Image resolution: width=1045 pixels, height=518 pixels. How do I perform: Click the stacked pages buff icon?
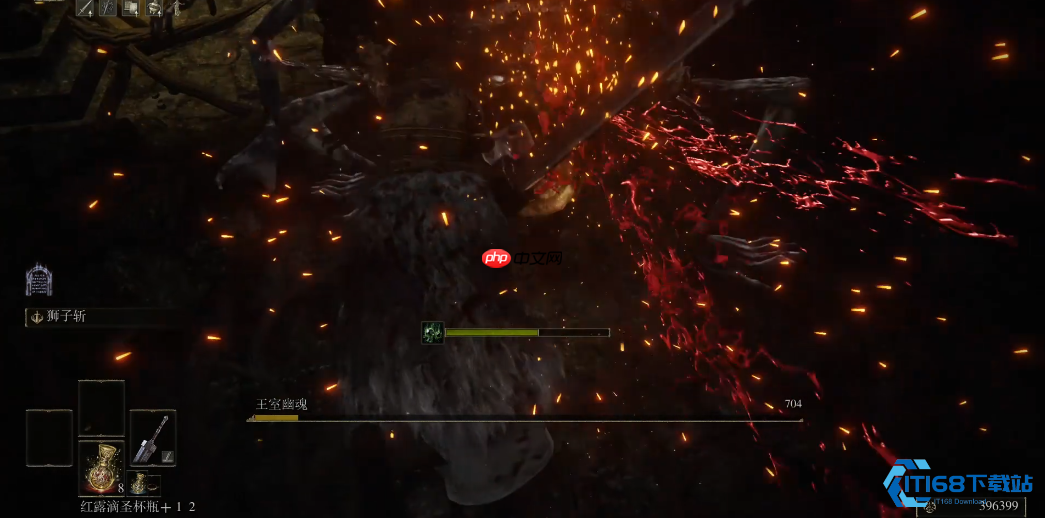click(x=131, y=9)
